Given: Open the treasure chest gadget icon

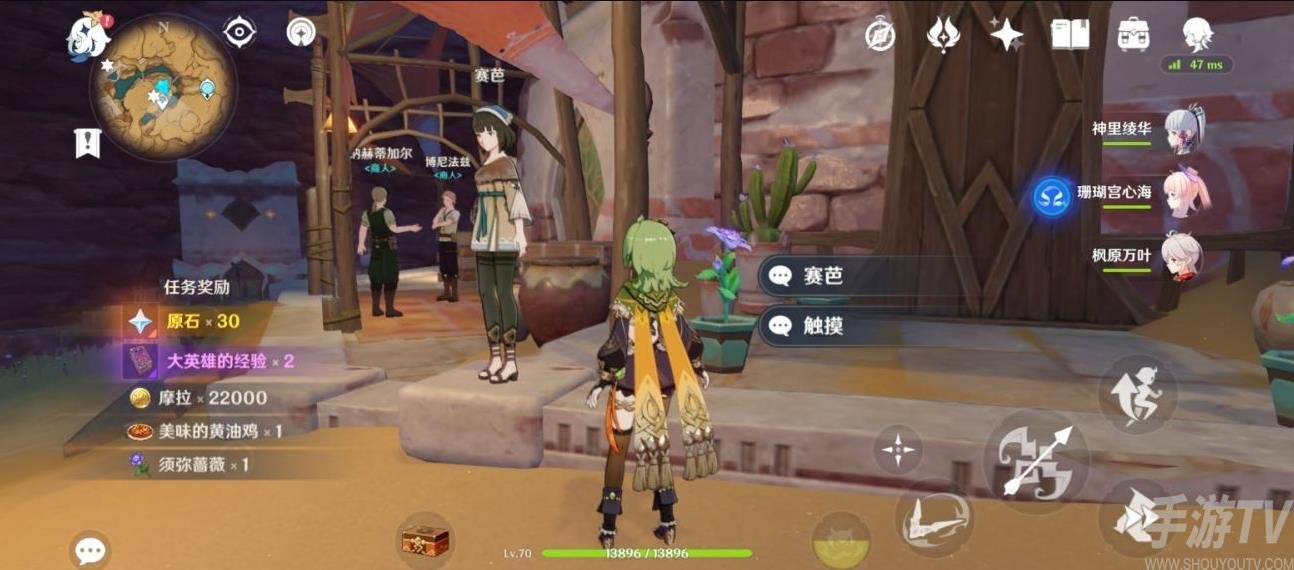Looking at the screenshot, I should click(425, 541).
